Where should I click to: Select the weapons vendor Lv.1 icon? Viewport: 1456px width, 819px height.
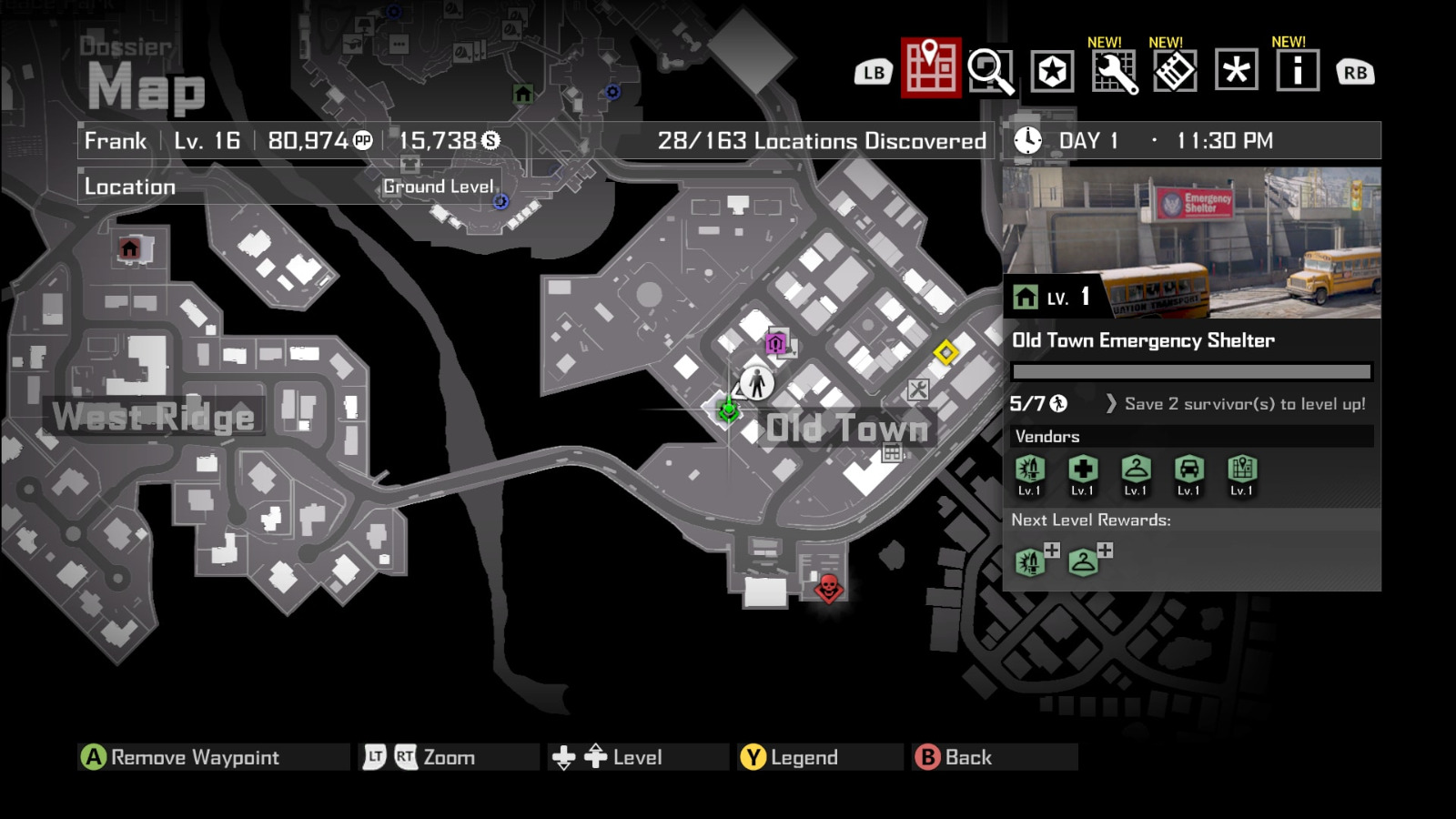point(1029,470)
